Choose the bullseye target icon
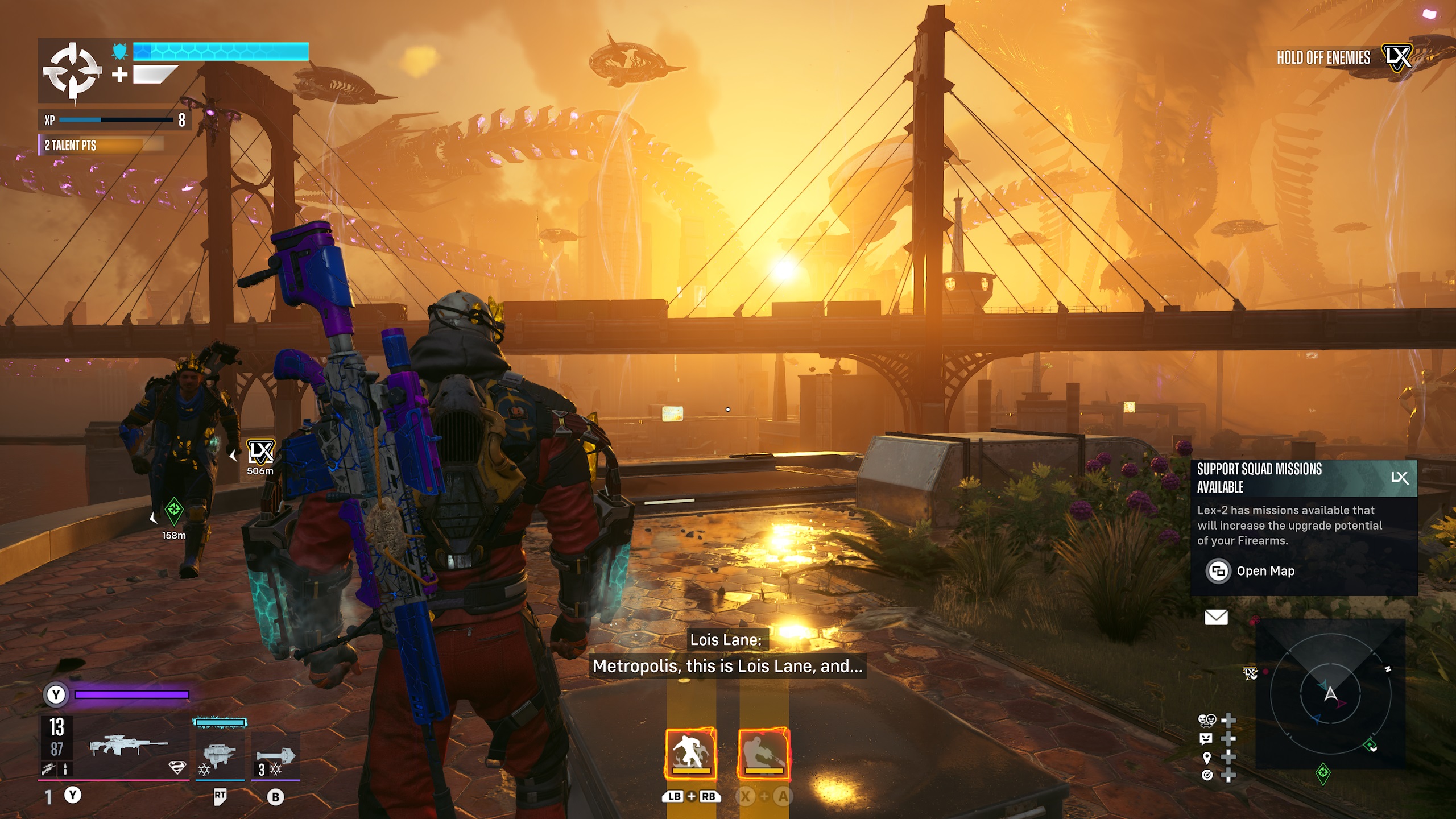Image resolution: width=1456 pixels, height=819 pixels. coord(1207,775)
